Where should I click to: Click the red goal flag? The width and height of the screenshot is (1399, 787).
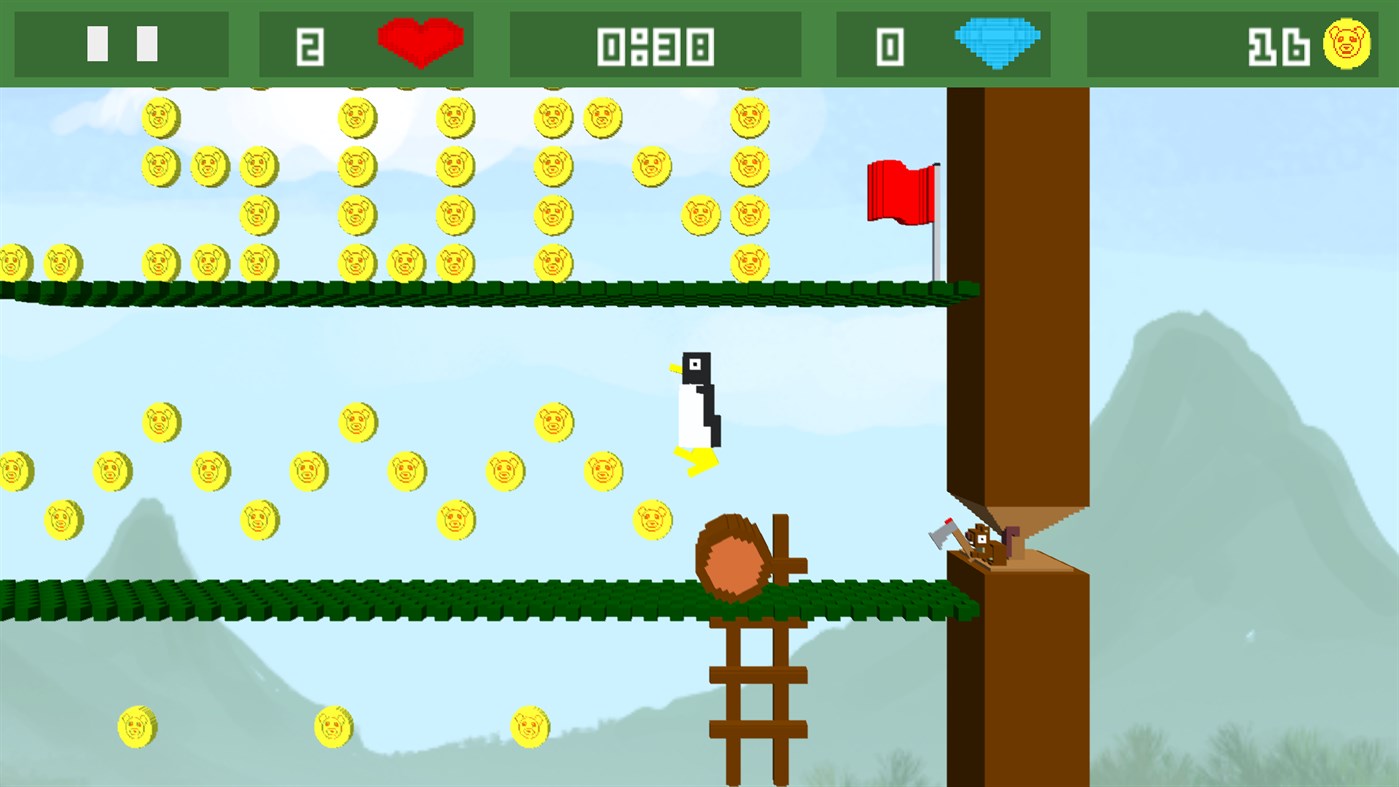tap(900, 192)
